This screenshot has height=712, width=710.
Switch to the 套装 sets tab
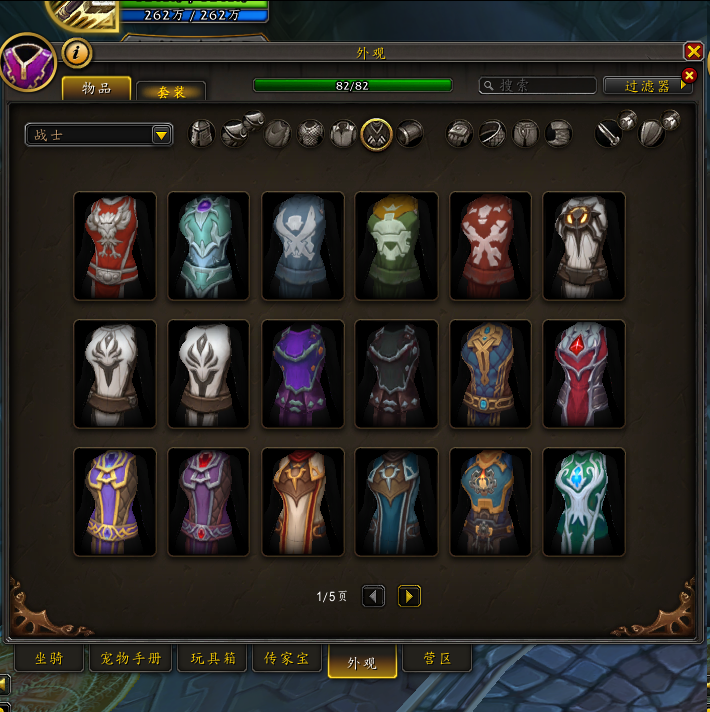(x=171, y=91)
